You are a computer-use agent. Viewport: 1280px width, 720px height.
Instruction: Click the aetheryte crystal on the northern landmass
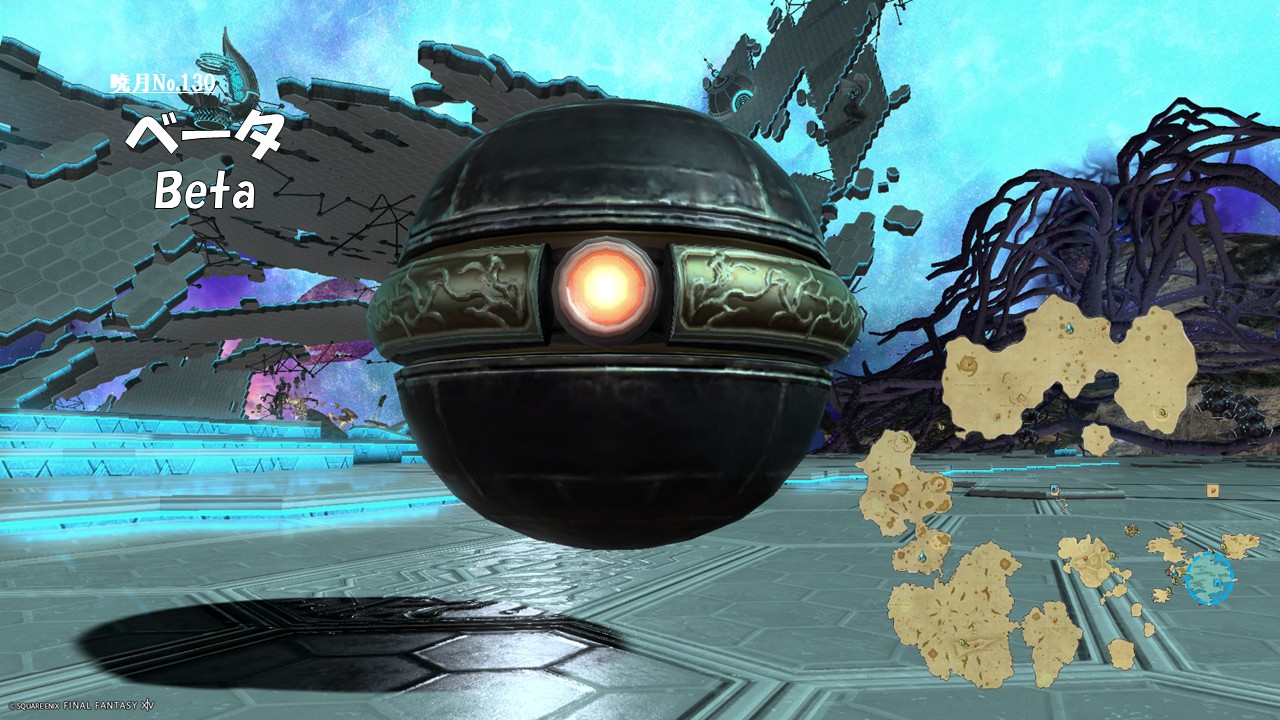point(1068,328)
